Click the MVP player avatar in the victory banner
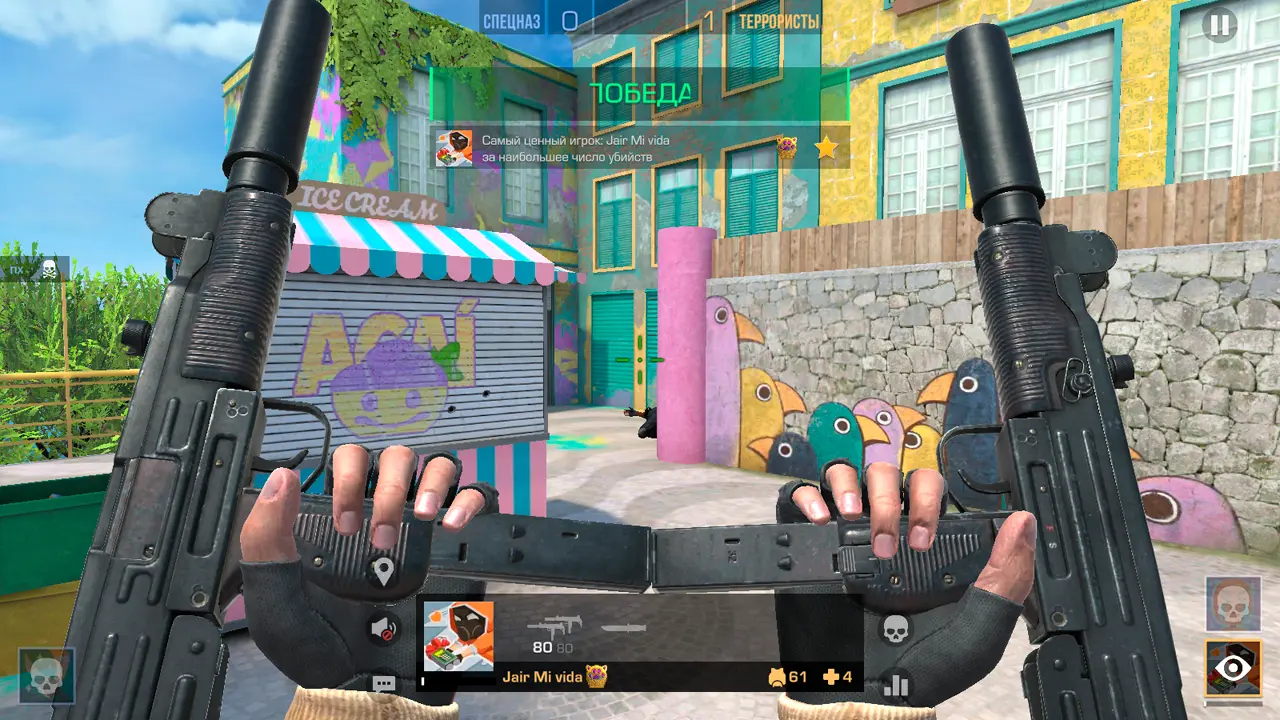 pyautogui.click(x=454, y=148)
